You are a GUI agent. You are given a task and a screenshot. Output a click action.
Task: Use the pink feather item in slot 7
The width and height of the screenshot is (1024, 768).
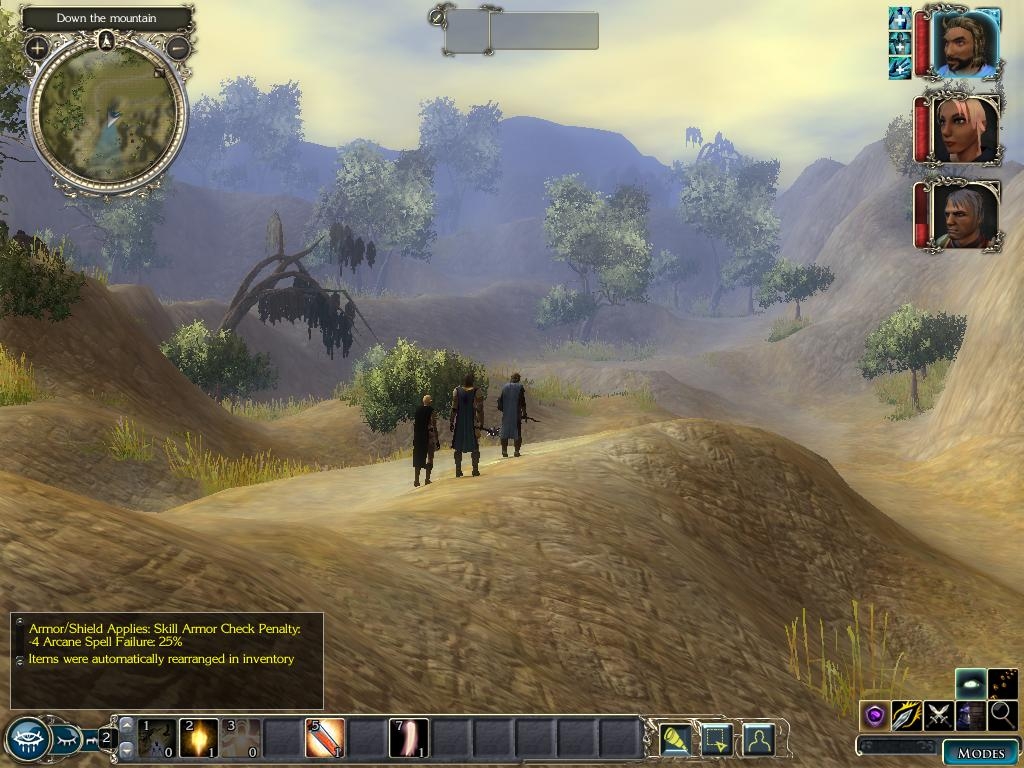408,738
